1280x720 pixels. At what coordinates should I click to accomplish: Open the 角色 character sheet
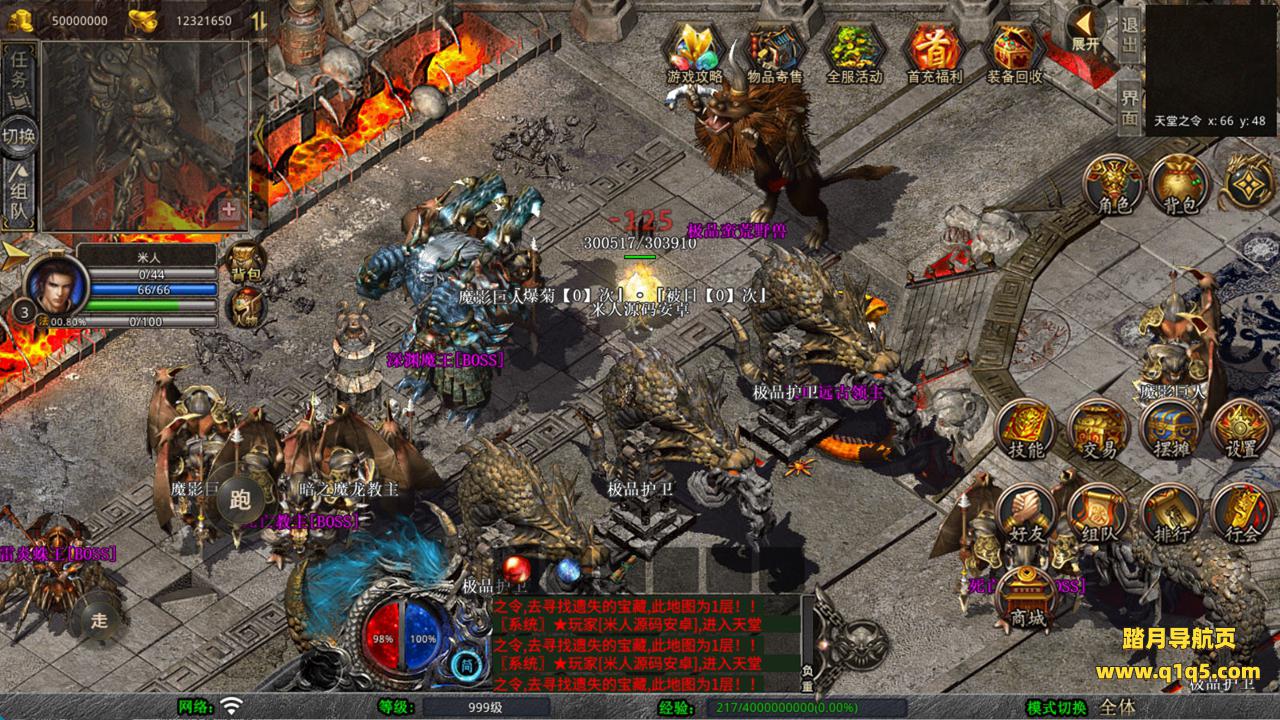coord(1114,185)
